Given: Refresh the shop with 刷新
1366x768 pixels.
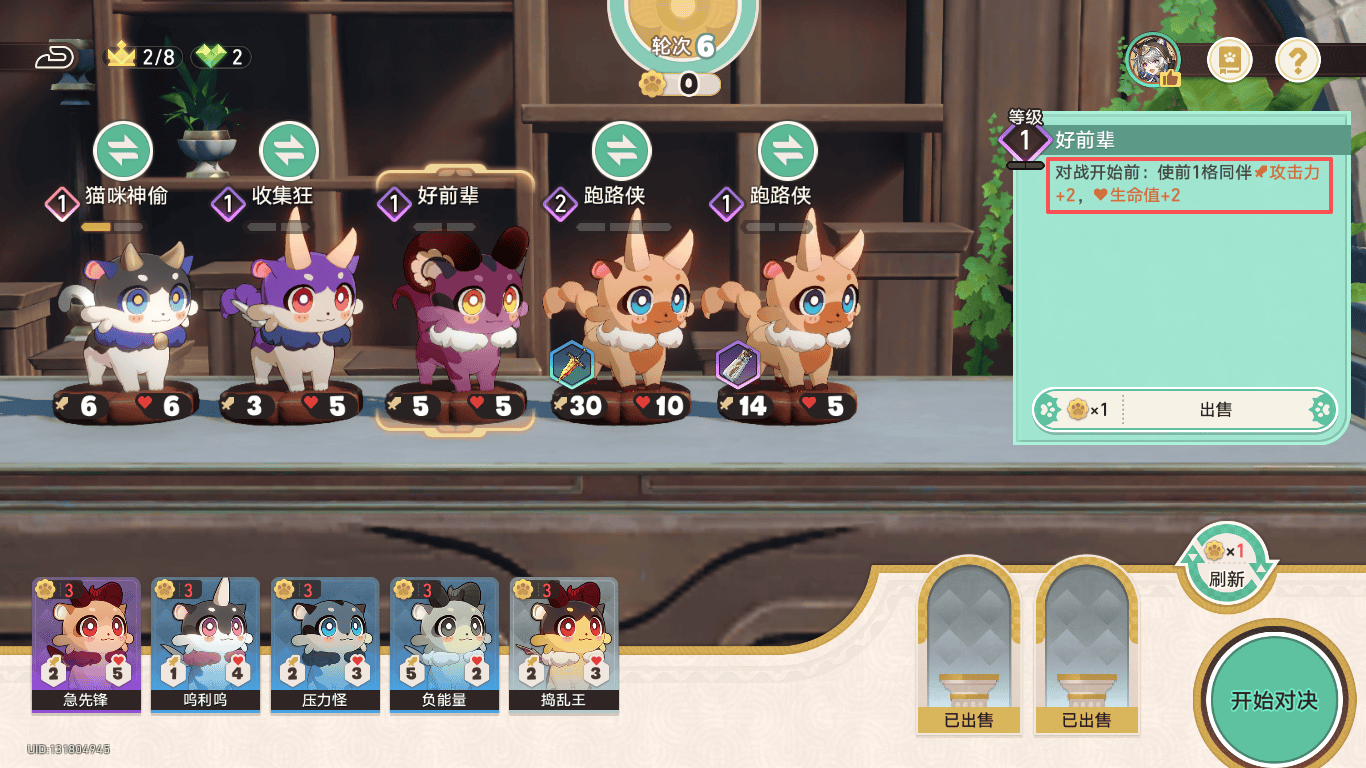Looking at the screenshot, I should [1226, 565].
